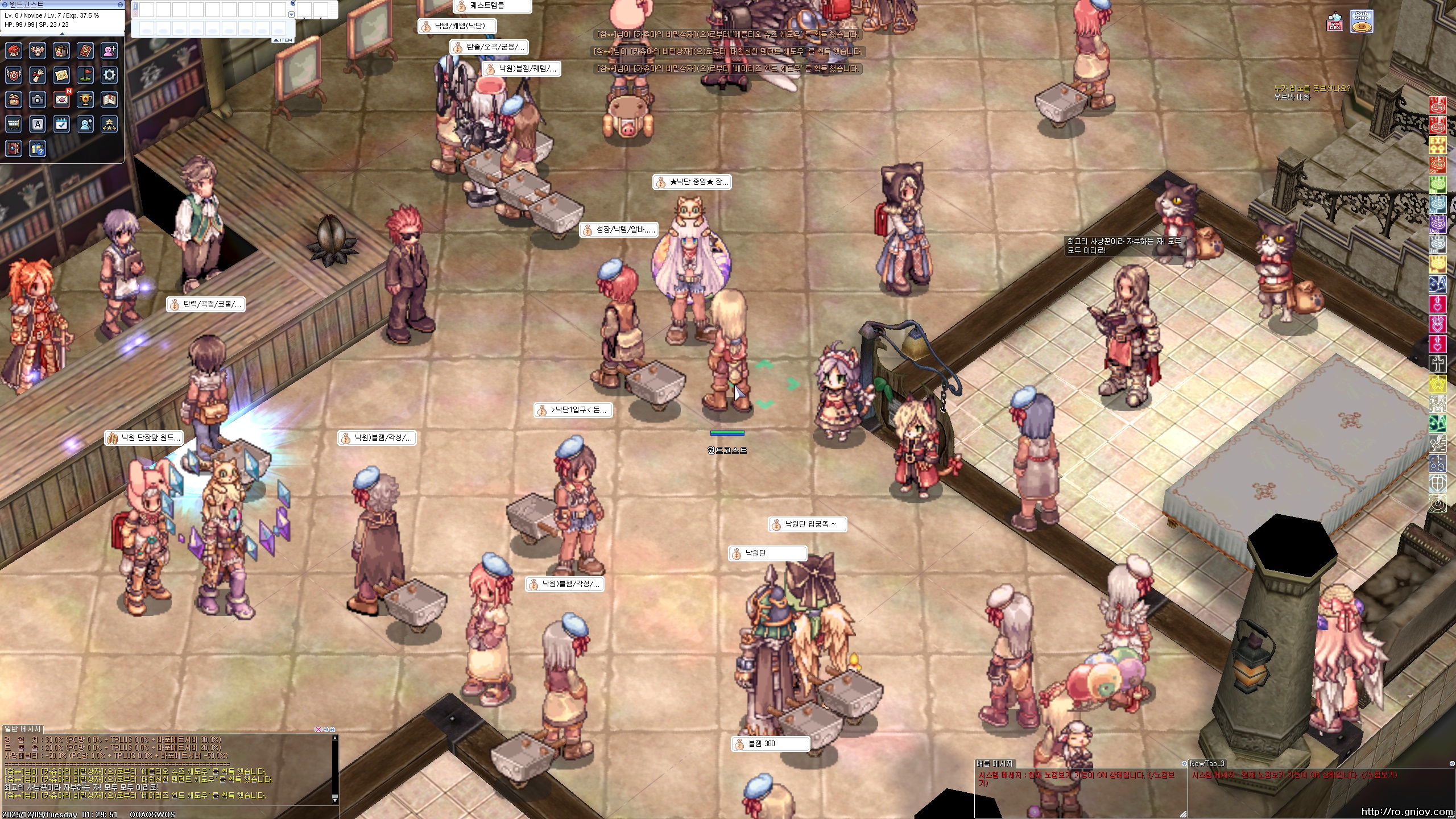This screenshot has height=819, width=1456.
Task: Open the gold trophy achievements icon
Action: coord(85,100)
